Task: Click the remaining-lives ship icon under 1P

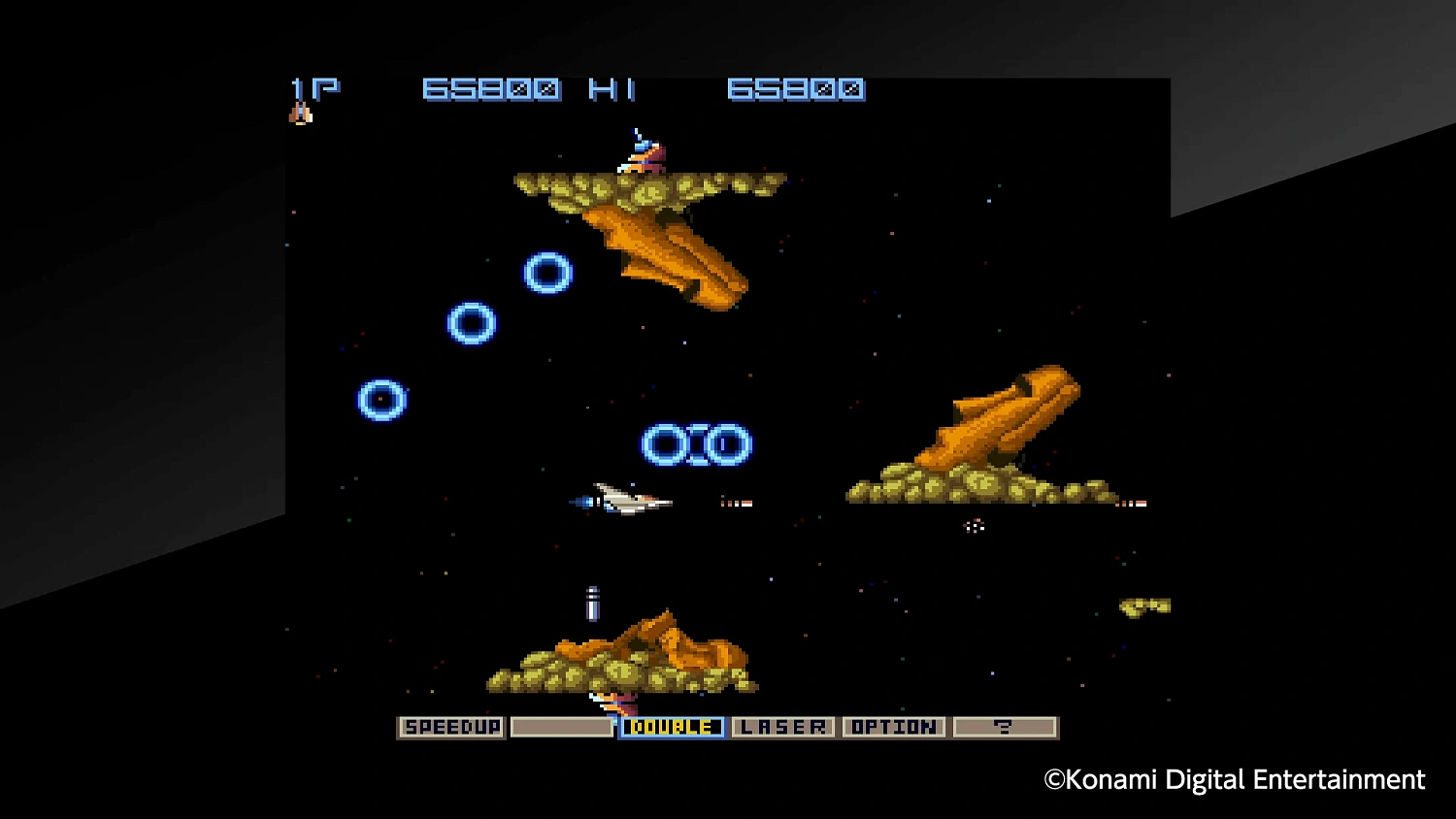Action: 300,112
